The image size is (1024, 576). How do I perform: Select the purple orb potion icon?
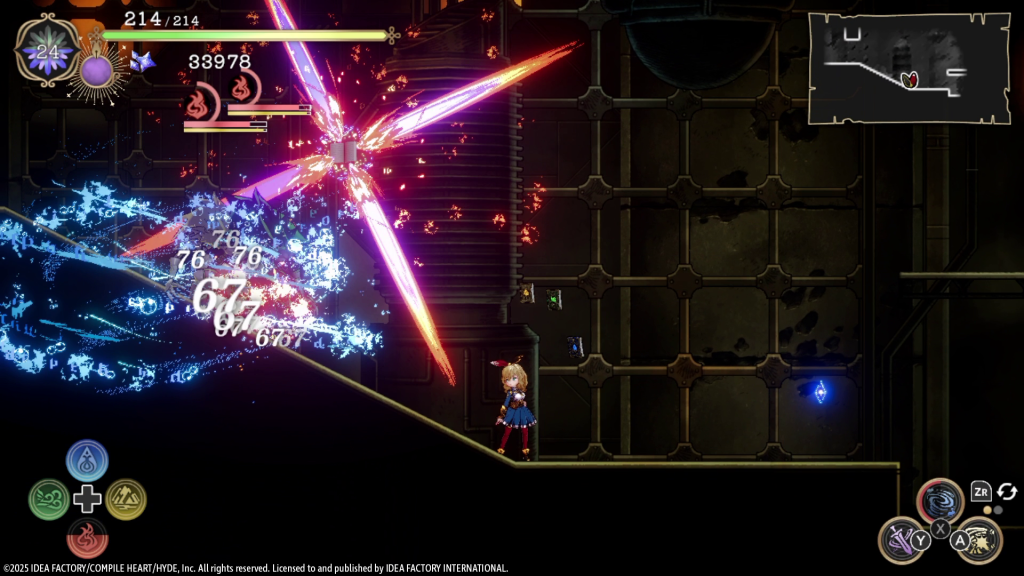point(98,72)
